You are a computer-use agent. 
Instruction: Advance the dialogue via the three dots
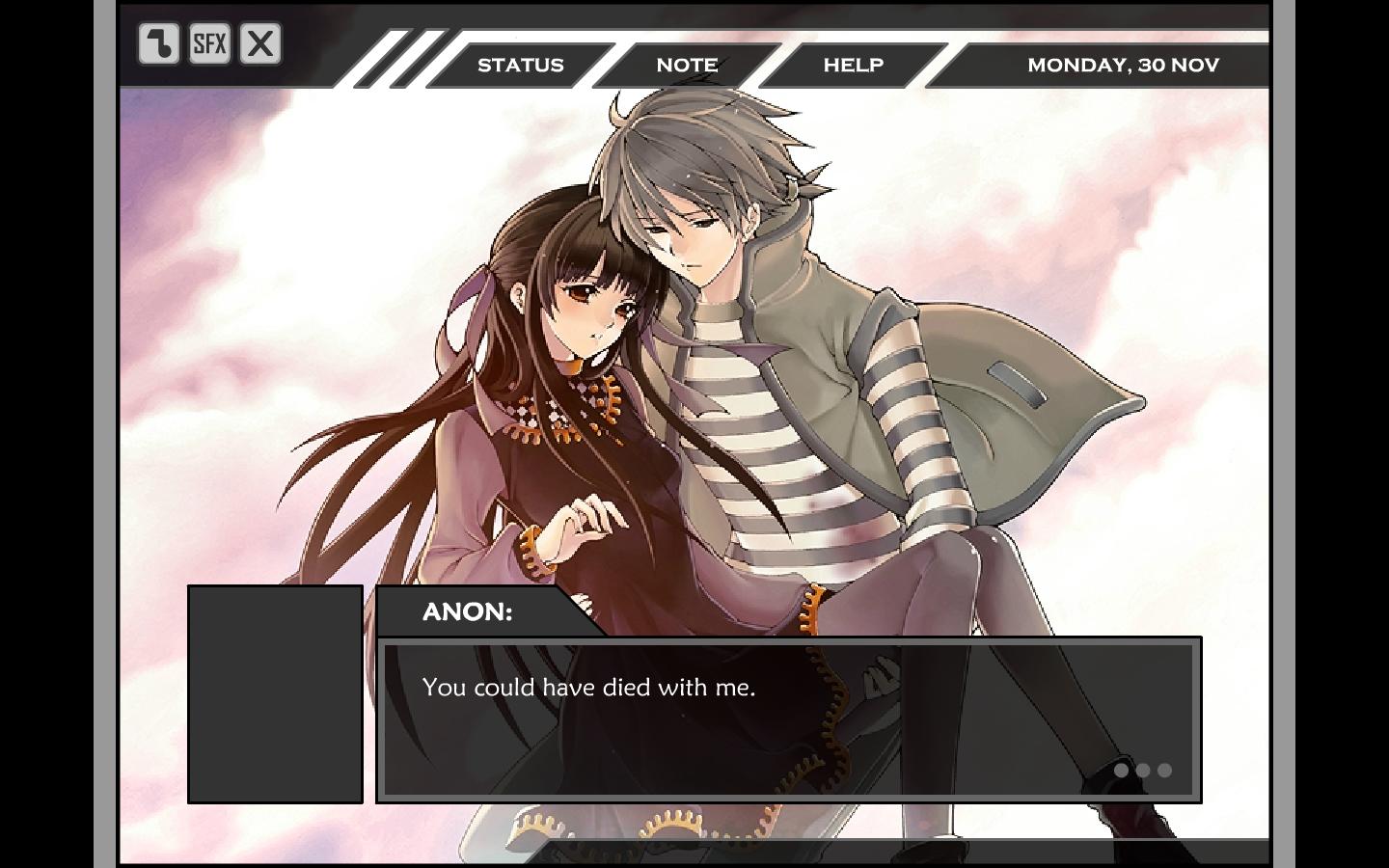(x=1142, y=770)
